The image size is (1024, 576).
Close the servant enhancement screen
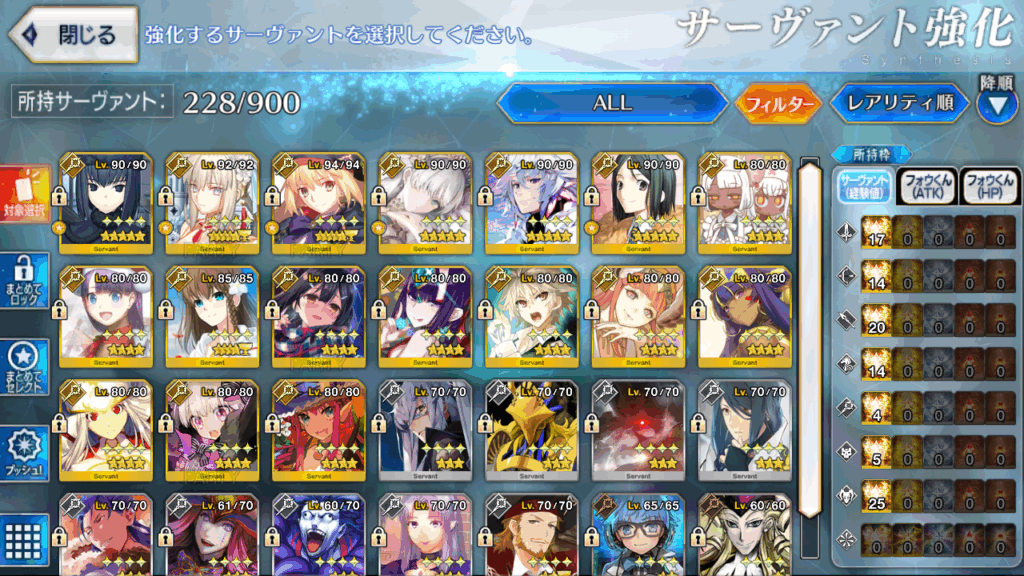73,35
